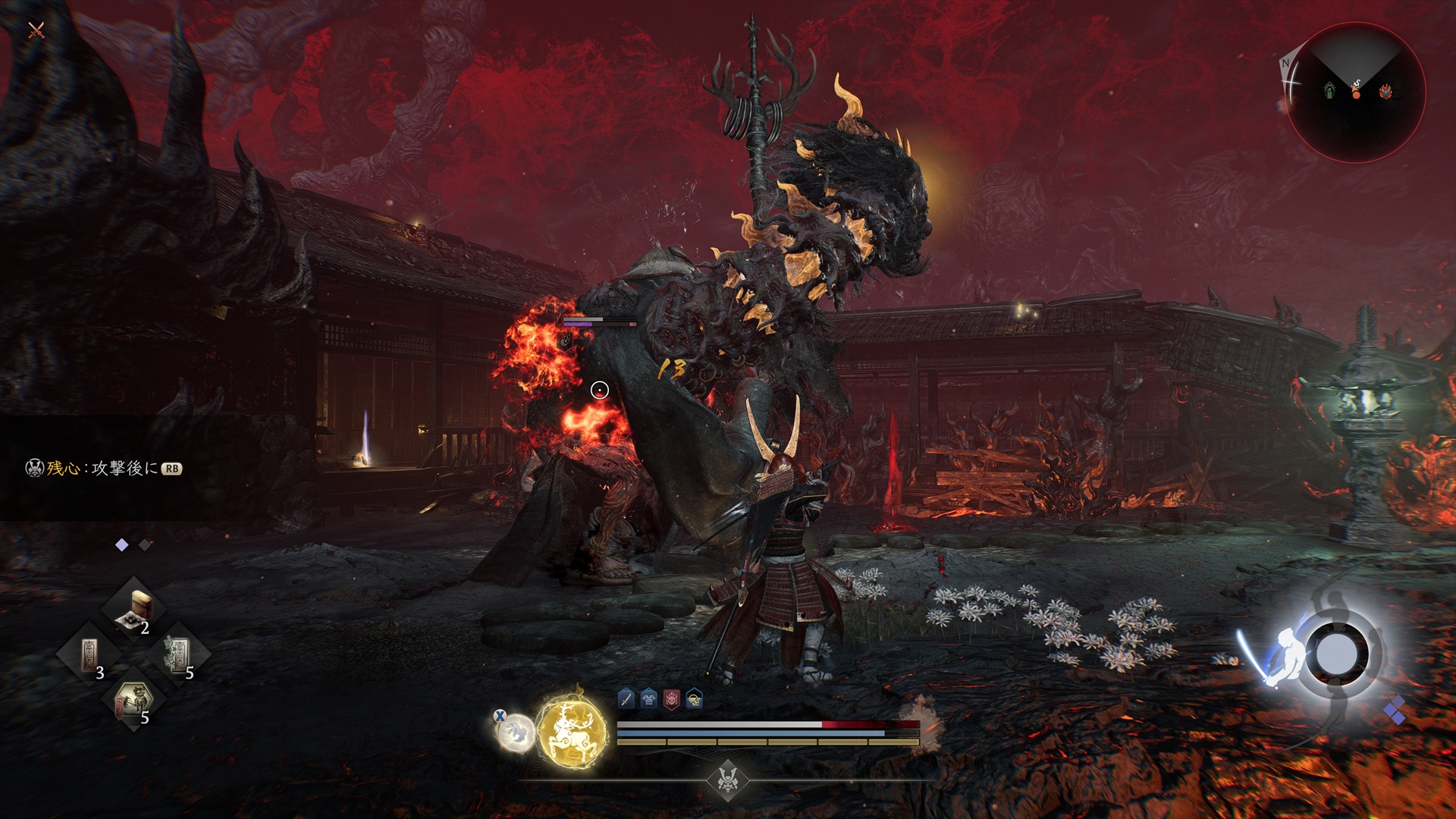Screen dimensions: 1456x819
Task: Click the crossed swords icon in corner
Action: click(x=36, y=30)
